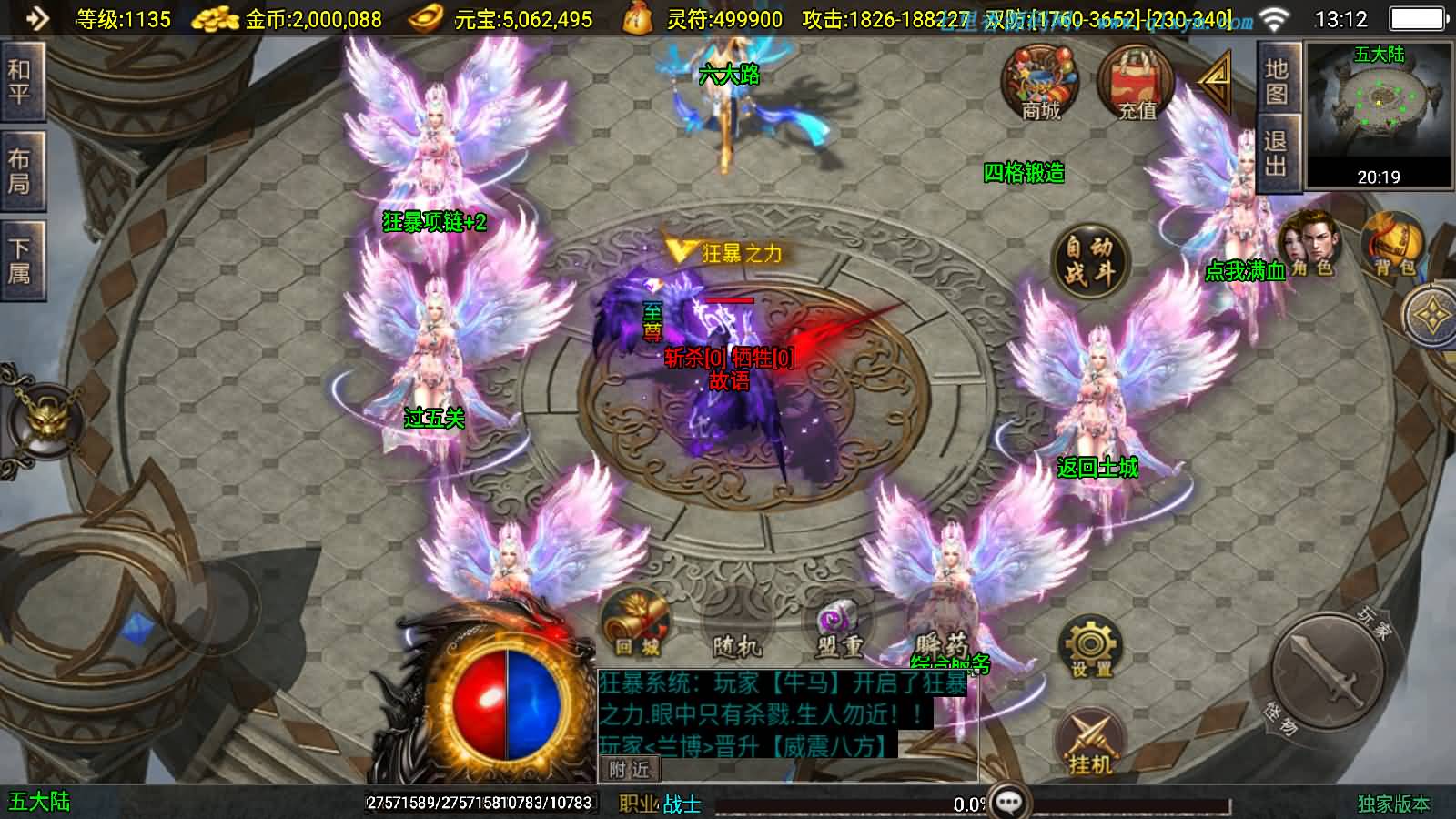Start 挂机 idle auto-farming

(1090, 743)
